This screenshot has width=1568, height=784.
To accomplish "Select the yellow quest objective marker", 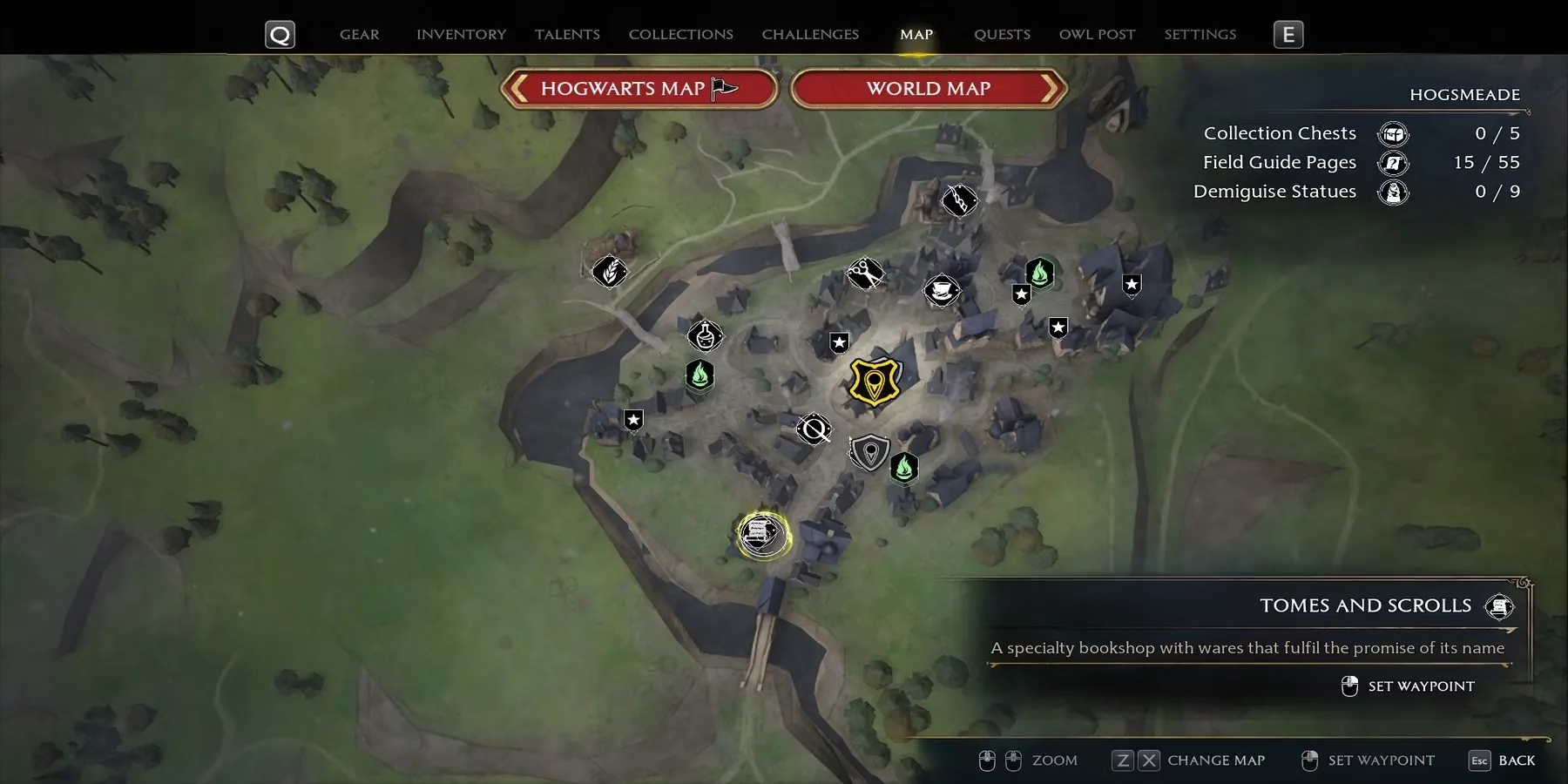I will click(875, 382).
